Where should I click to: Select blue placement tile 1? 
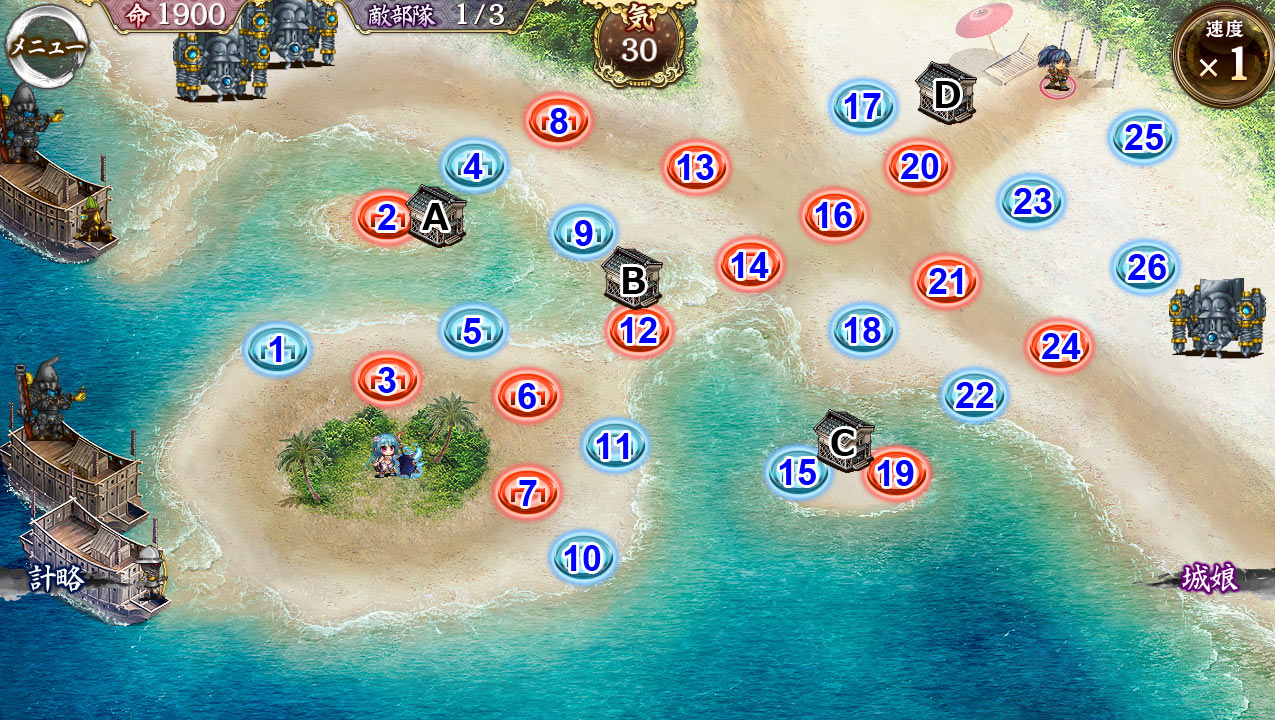[278, 349]
